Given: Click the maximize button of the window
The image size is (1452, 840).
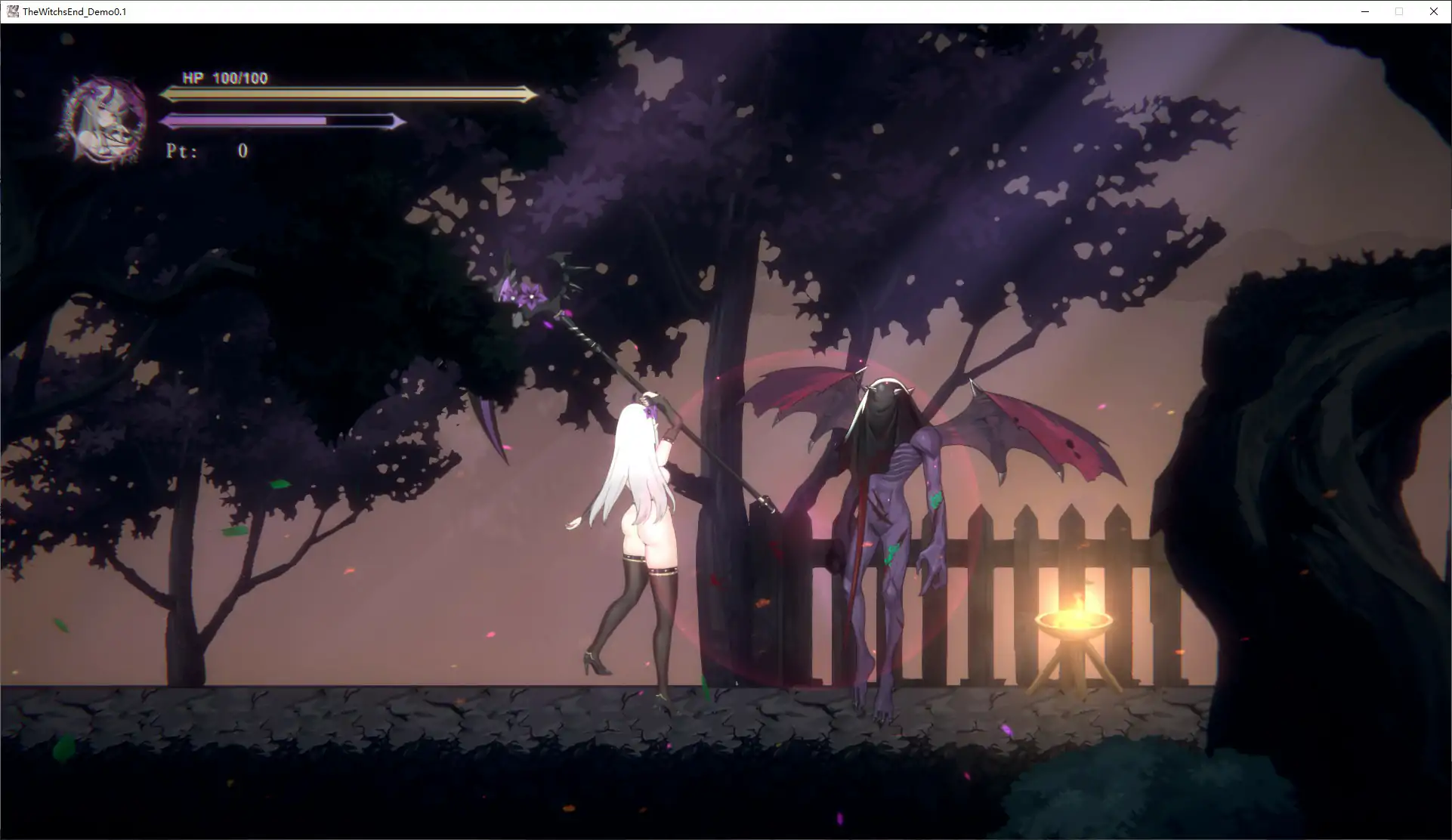Looking at the screenshot, I should click(1399, 11).
